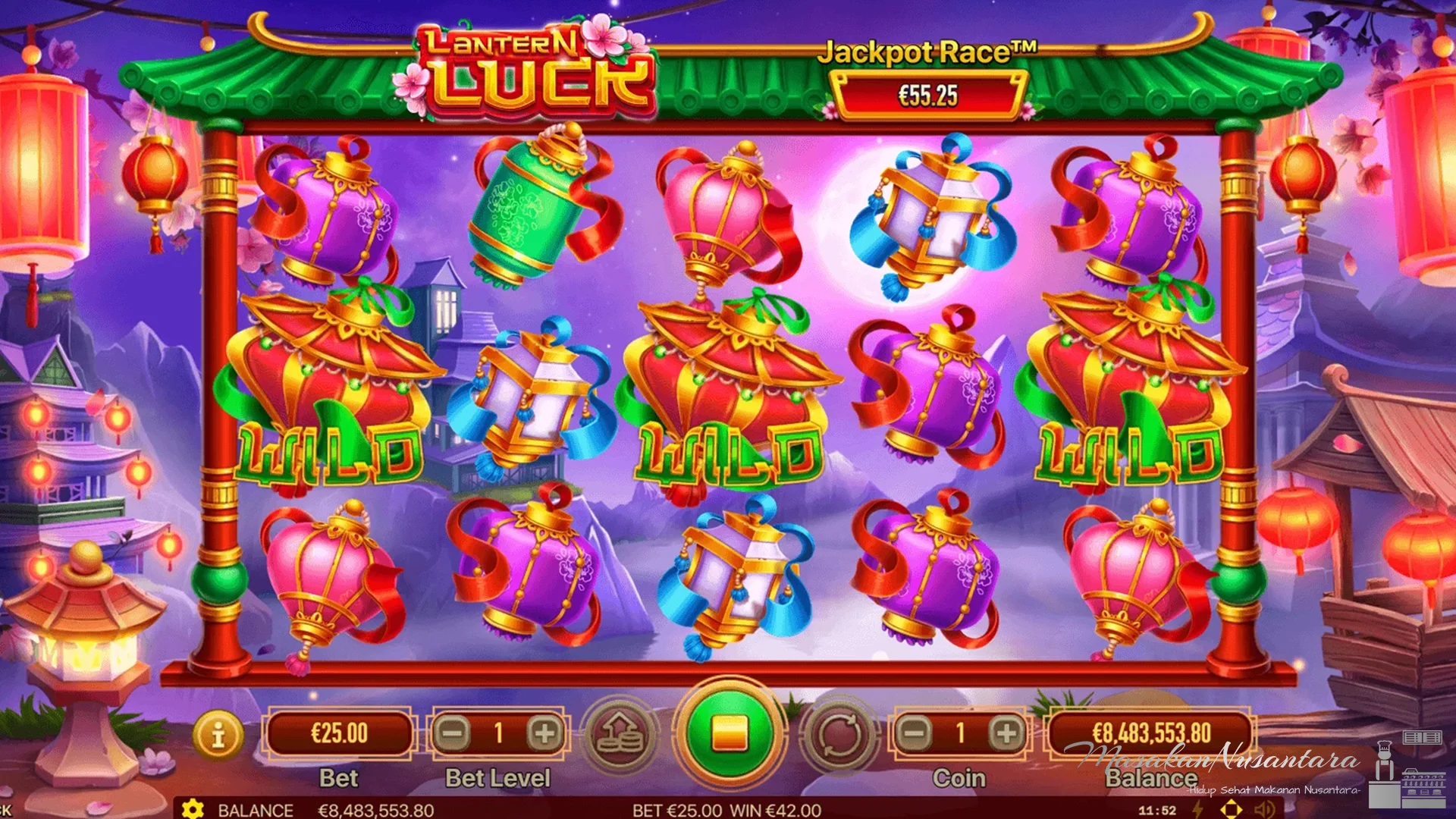Select the Bet Level value field
1456x819 pixels.
click(x=497, y=732)
